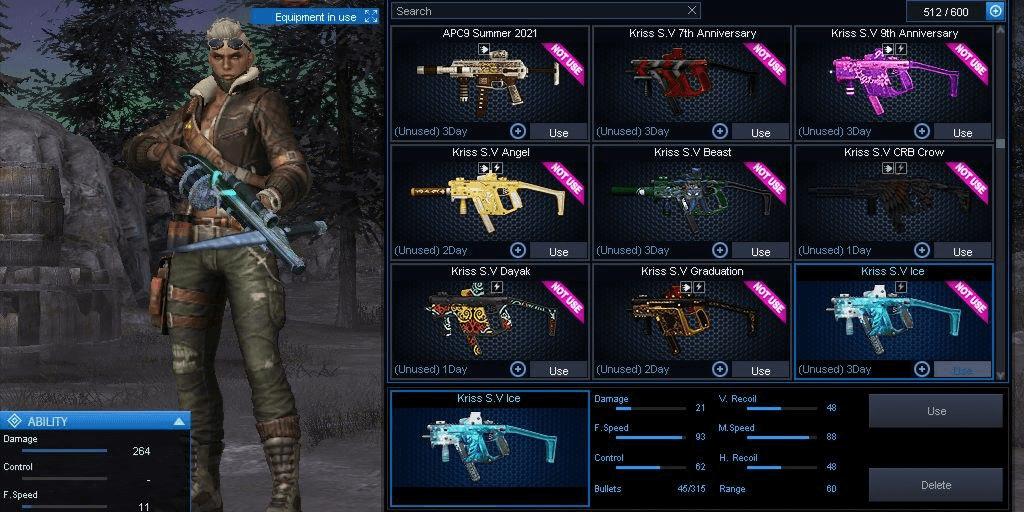Clear the search box with X
Viewport: 1024px width, 512px height.
(692, 11)
